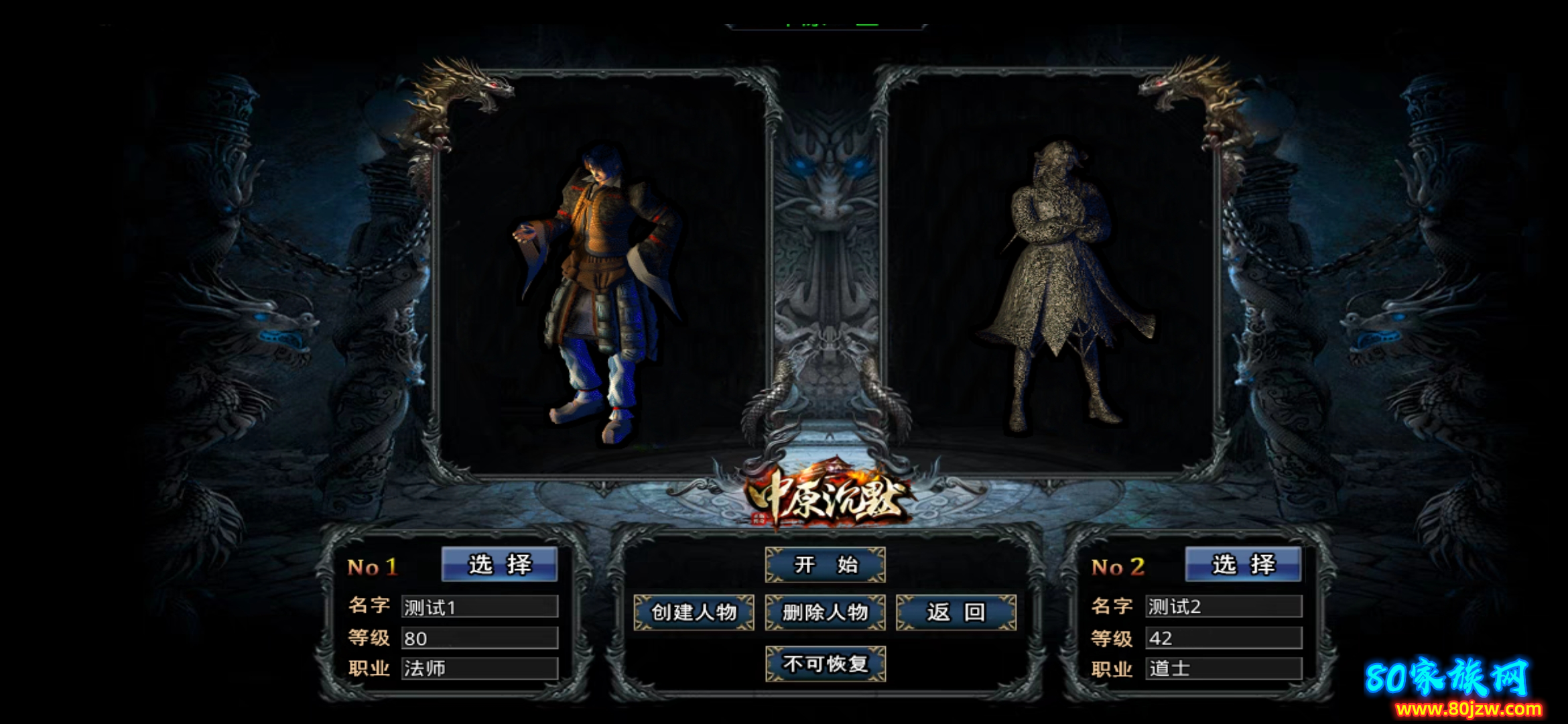Image resolution: width=1568 pixels, height=724 pixels.
Task: Click the 测试2 name field
Action: coord(1223,607)
